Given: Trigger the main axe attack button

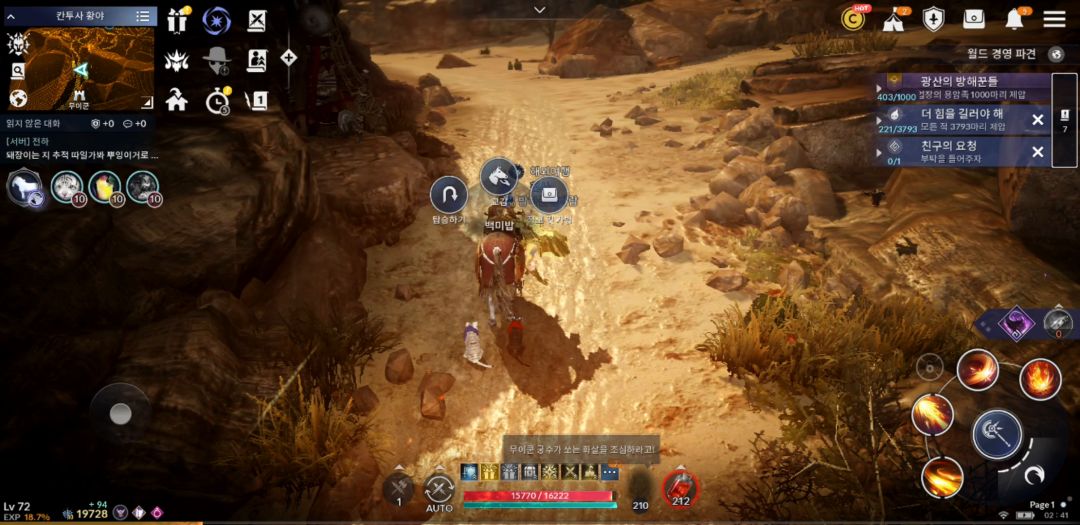Looking at the screenshot, I should point(996,434).
